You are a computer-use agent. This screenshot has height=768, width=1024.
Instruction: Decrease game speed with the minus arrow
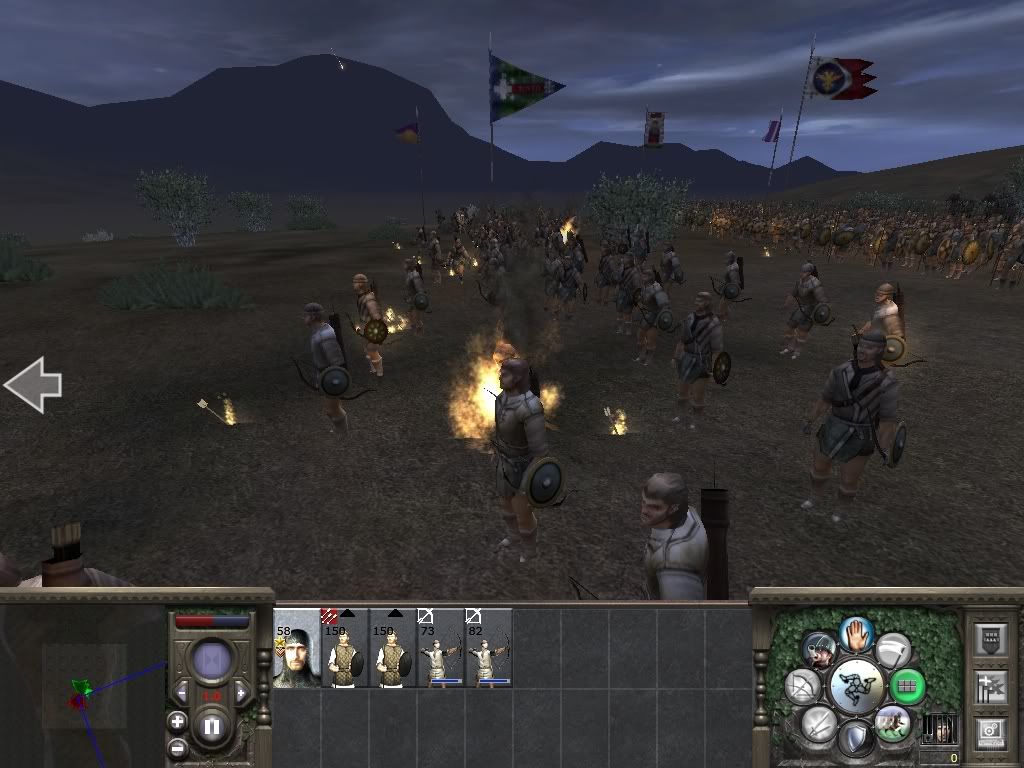click(x=182, y=692)
